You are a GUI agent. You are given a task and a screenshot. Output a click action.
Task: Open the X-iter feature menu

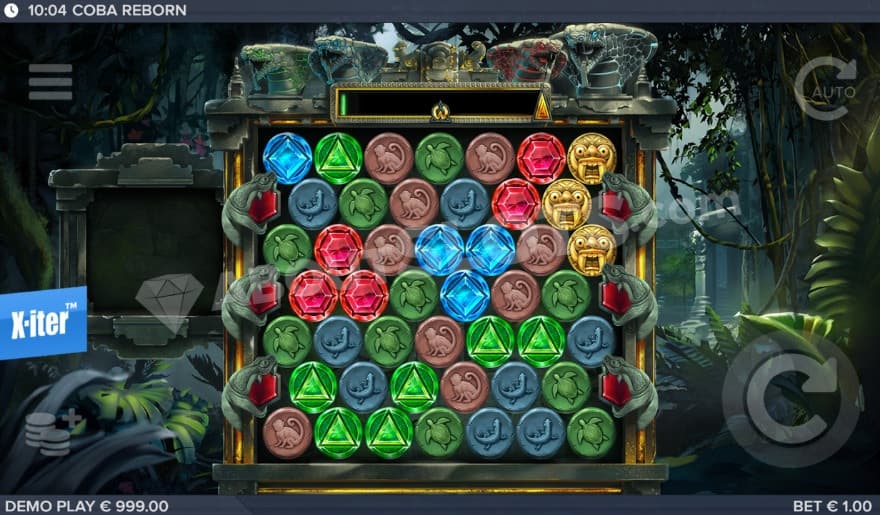(x=43, y=322)
